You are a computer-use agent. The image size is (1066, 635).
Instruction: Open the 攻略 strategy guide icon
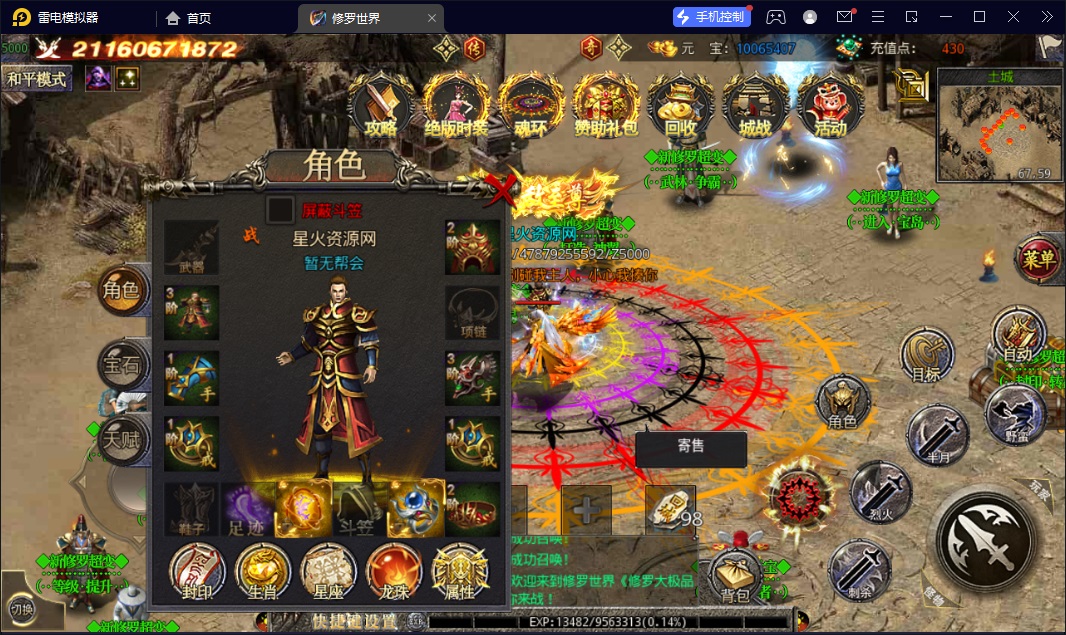click(380, 104)
